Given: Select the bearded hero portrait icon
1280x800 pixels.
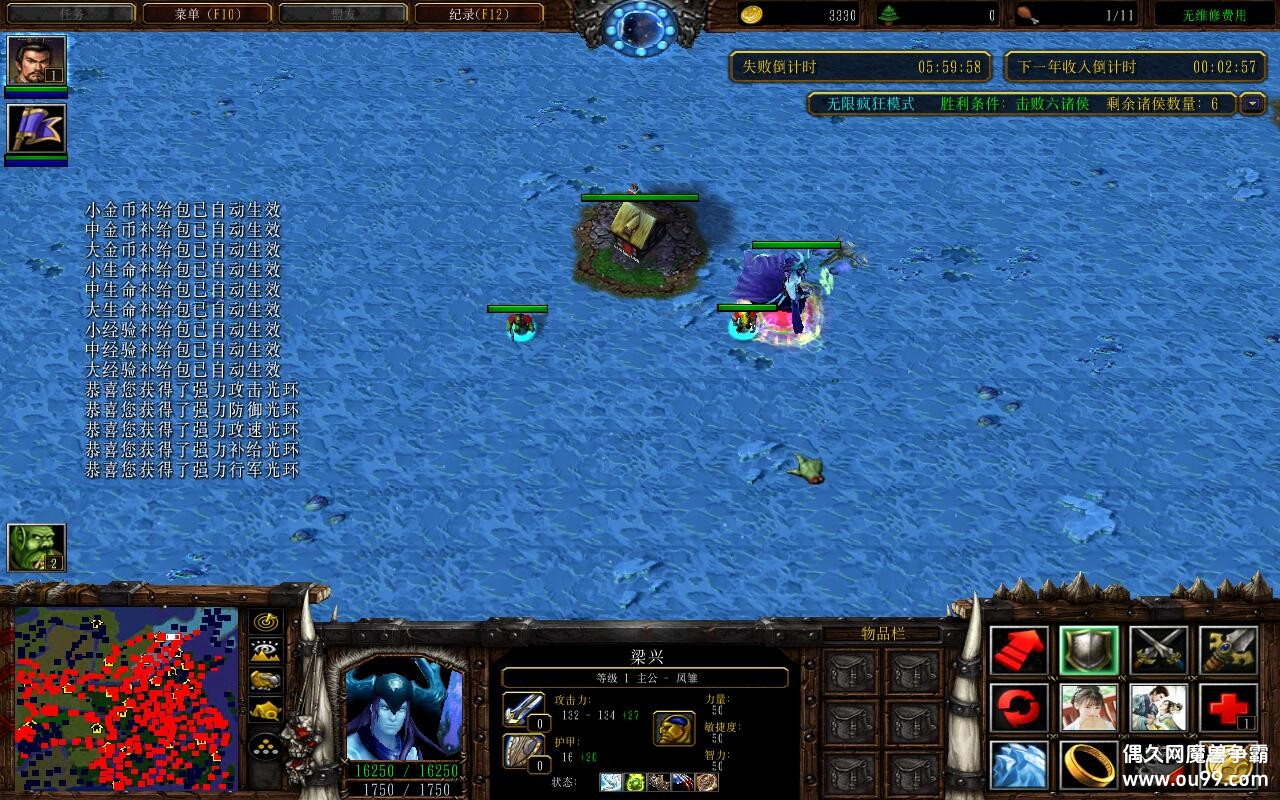Looking at the screenshot, I should pyautogui.click(x=36, y=61).
